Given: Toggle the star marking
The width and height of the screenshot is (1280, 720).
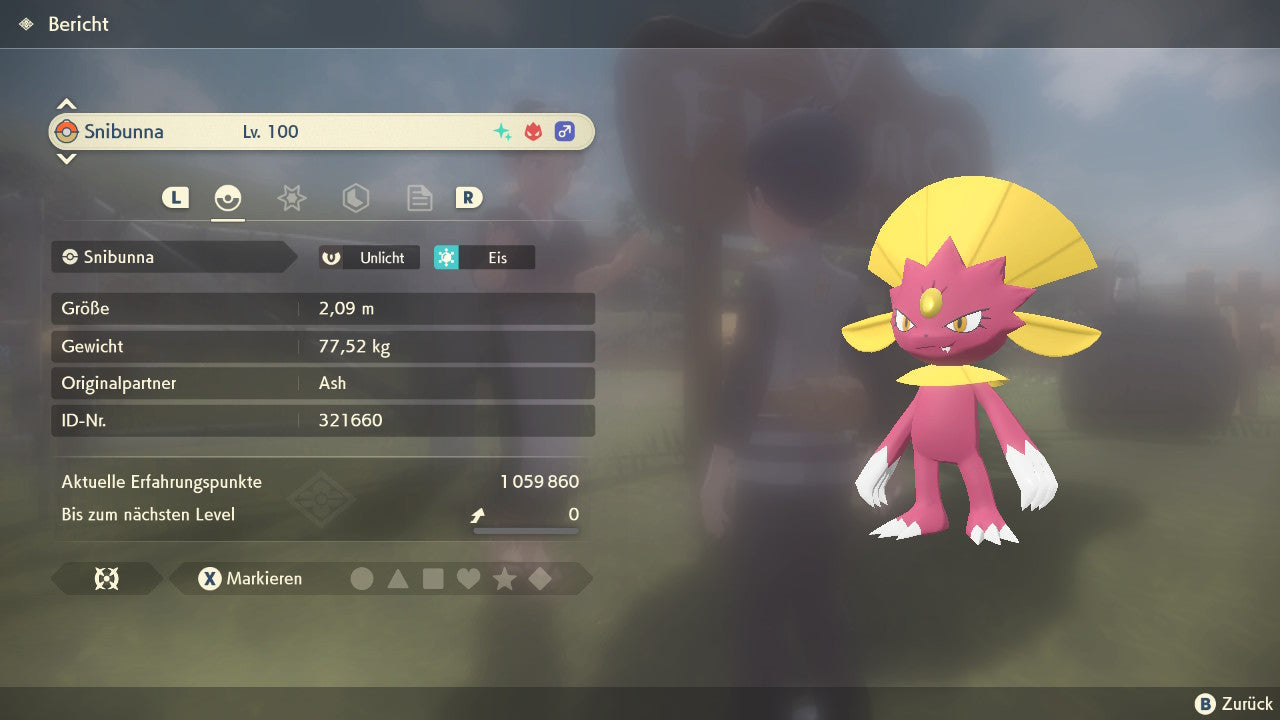Looking at the screenshot, I should point(504,579).
